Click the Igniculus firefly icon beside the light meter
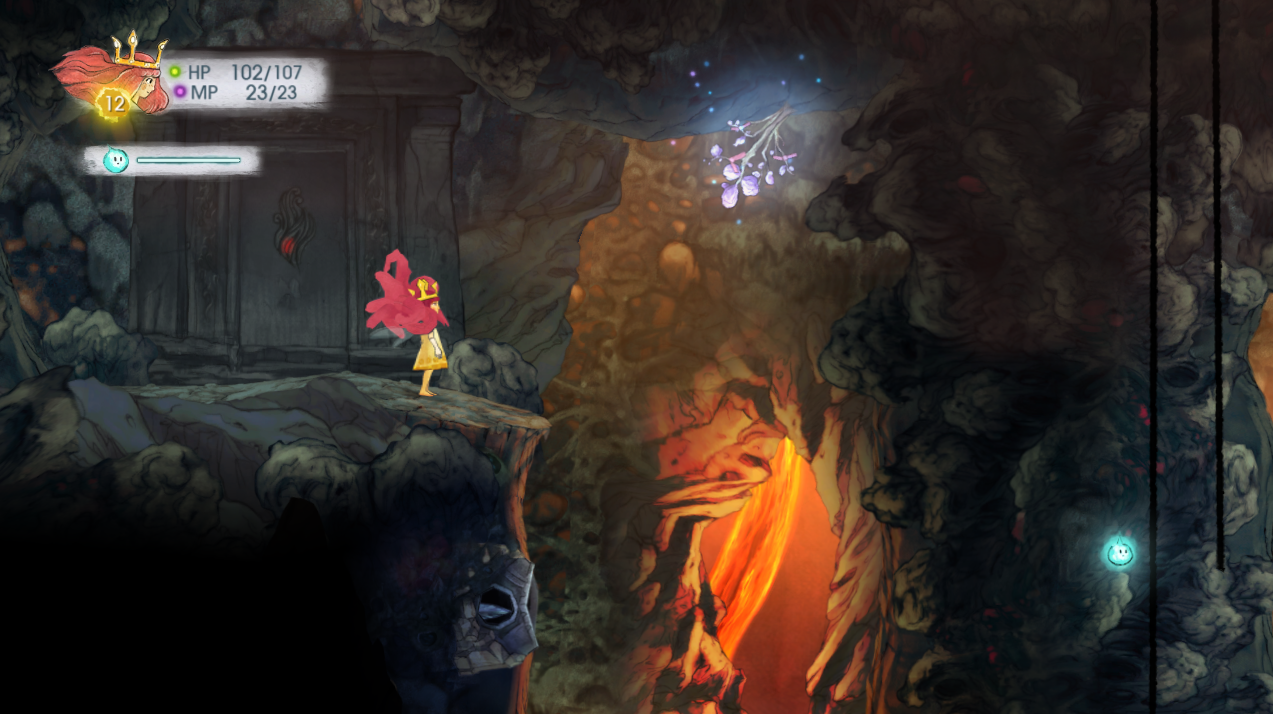 (116, 160)
